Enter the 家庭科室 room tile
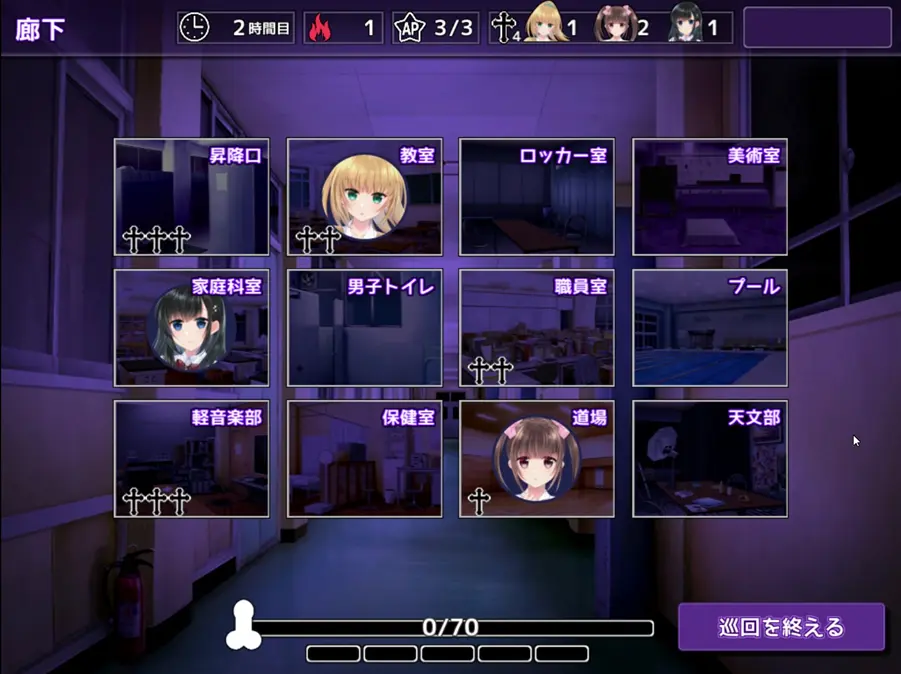 [x=191, y=328]
